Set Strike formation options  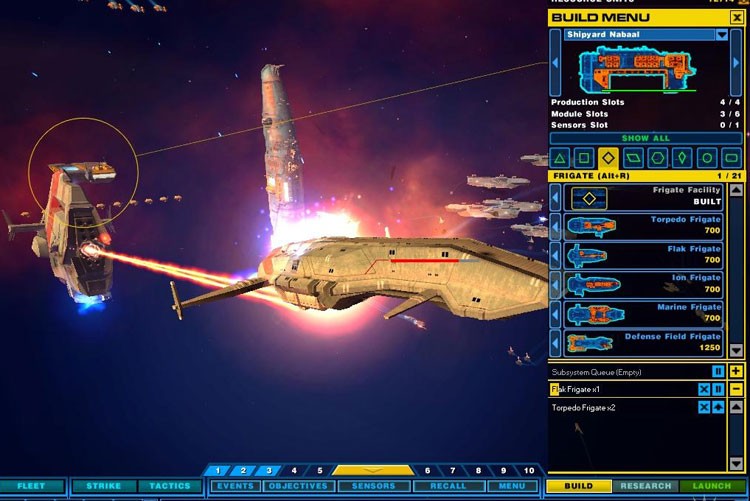click(x=103, y=486)
